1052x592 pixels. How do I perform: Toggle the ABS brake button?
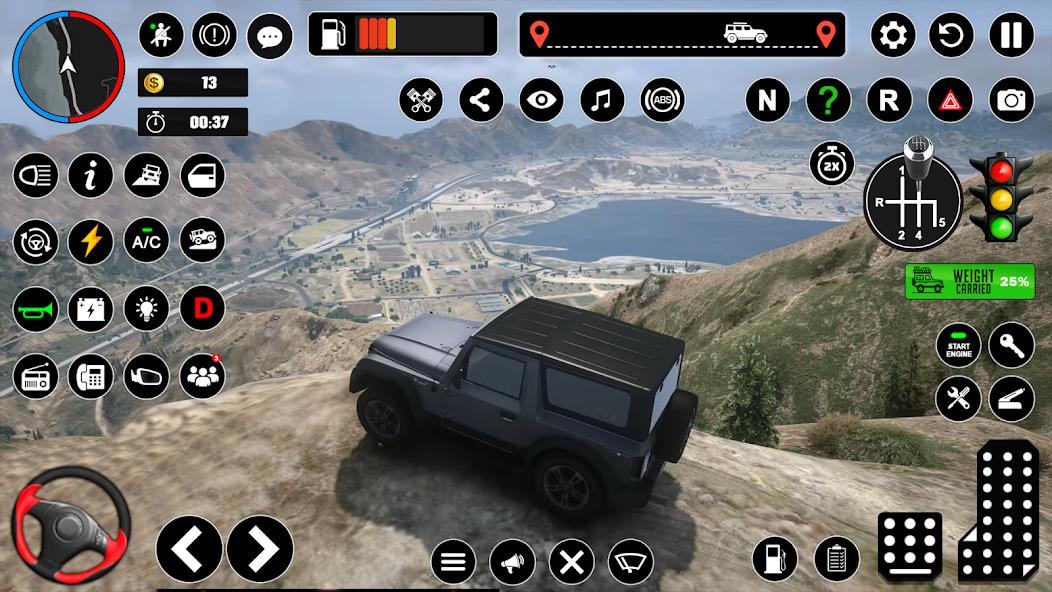pos(662,100)
